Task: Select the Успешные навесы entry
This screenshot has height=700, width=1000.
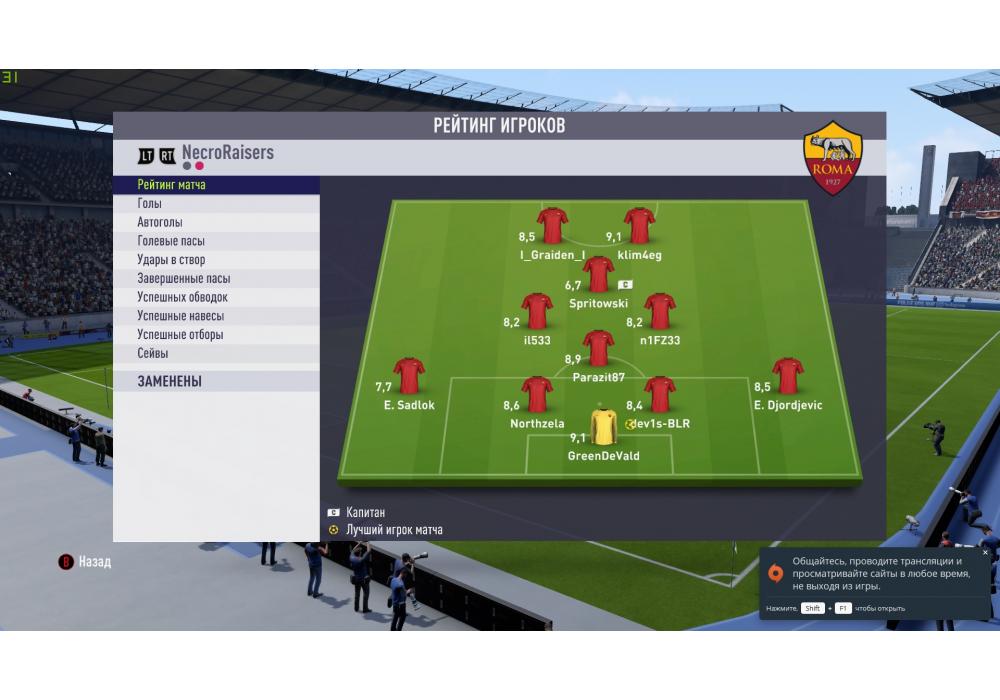Action: click(180, 316)
